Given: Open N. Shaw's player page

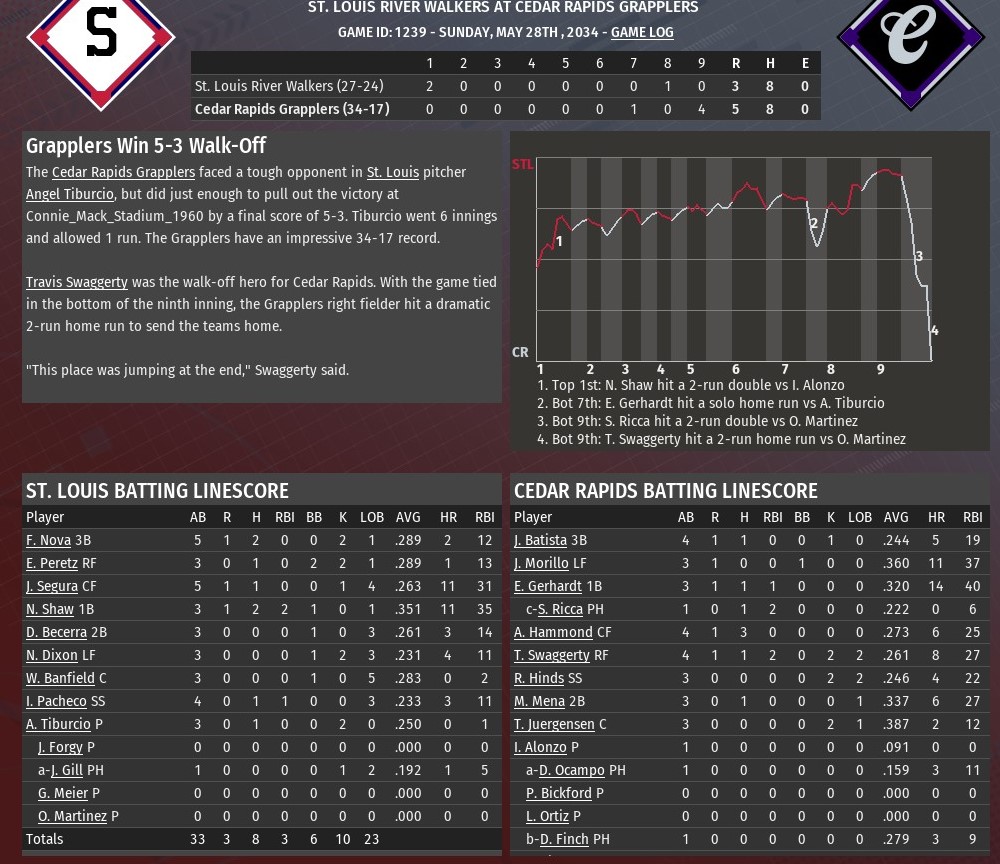Looking at the screenshot, I should click(50, 609).
